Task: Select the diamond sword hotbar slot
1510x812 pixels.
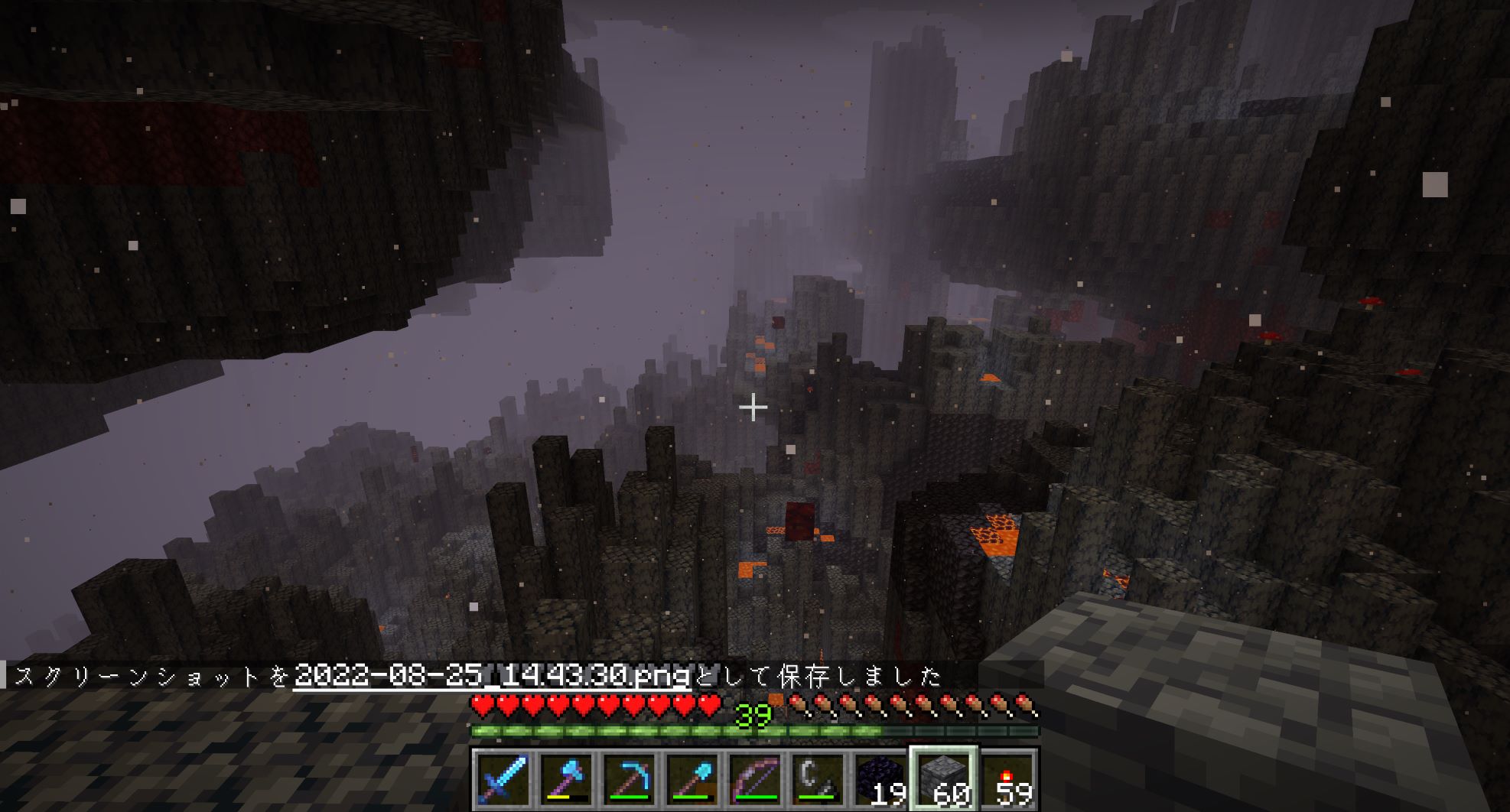Action: point(503,779)
